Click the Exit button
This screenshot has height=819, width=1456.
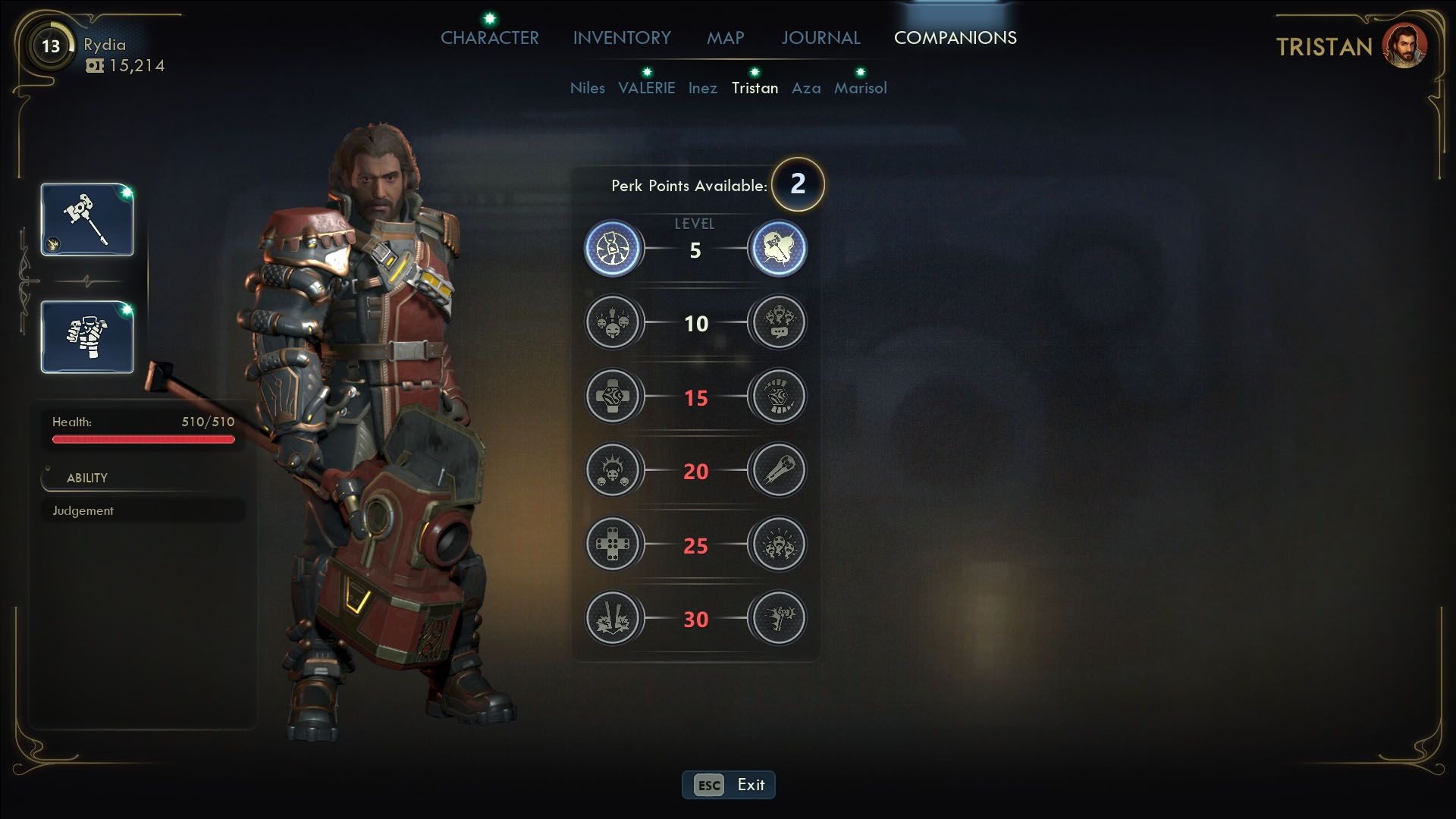728,785
